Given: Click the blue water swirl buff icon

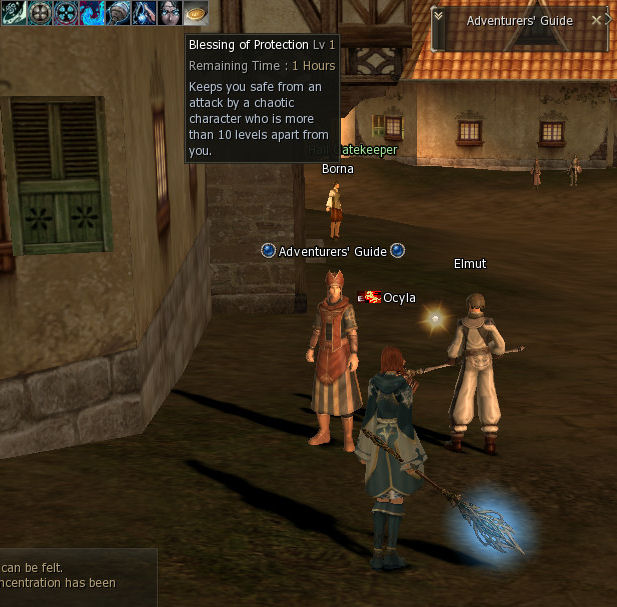Looking at the screenshot, I should point(92,13).
